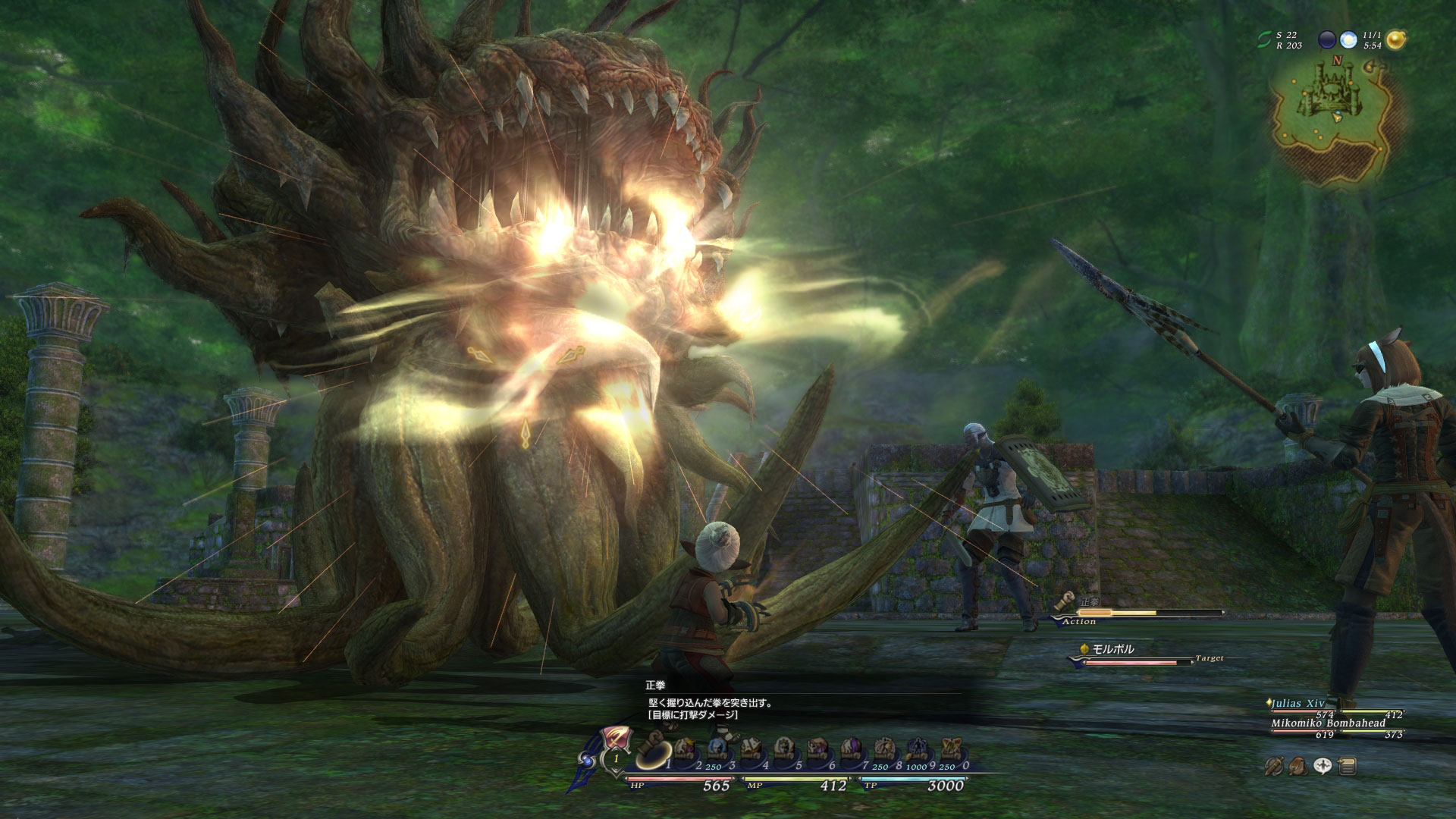The height and width of the screenshot is (819, 1456).
Task: Trigger the blue-glow action in slot 3
Action: point(717,750)
